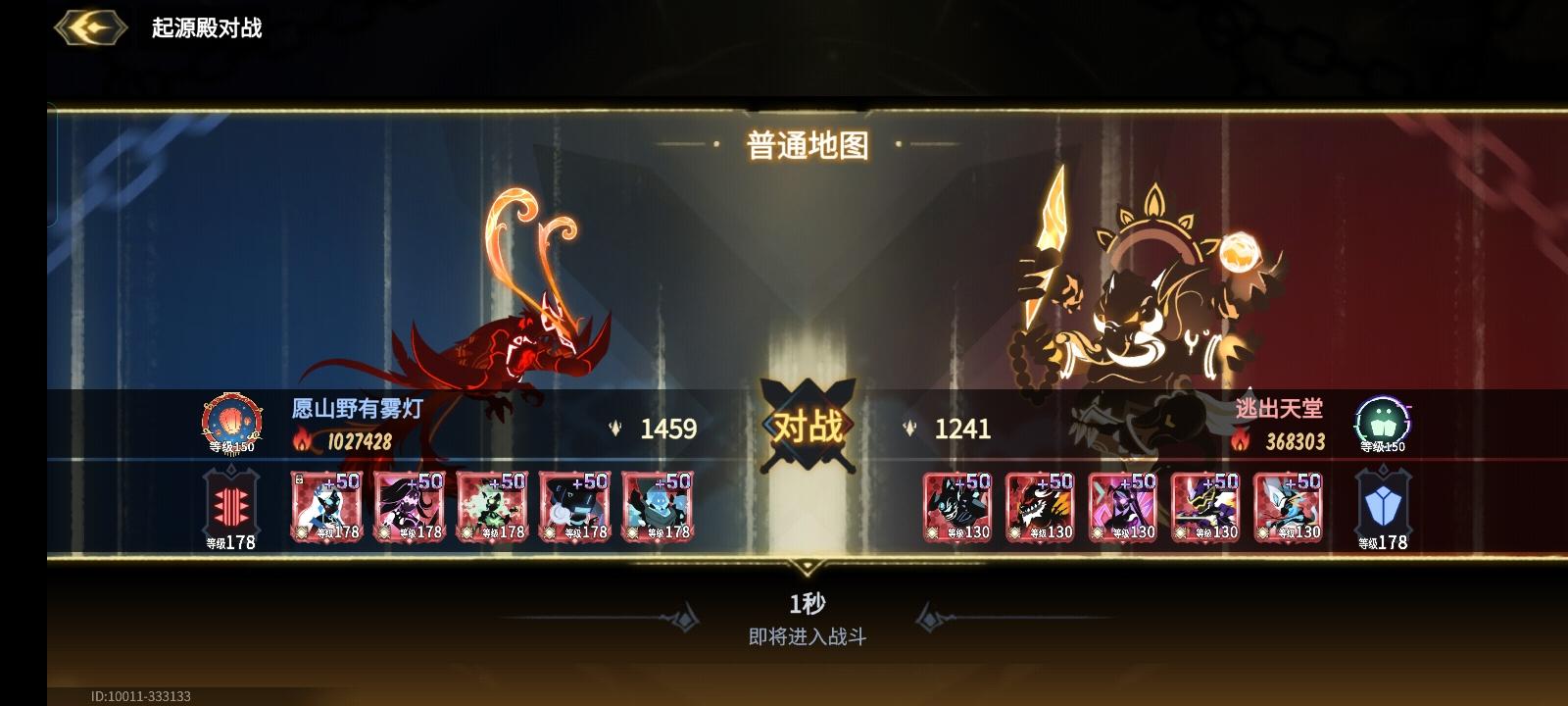Tap the player name 愿山野有雾灯
Image resolution: width=1568 pixels, height=706 pixels.
(x=358, y=410)
